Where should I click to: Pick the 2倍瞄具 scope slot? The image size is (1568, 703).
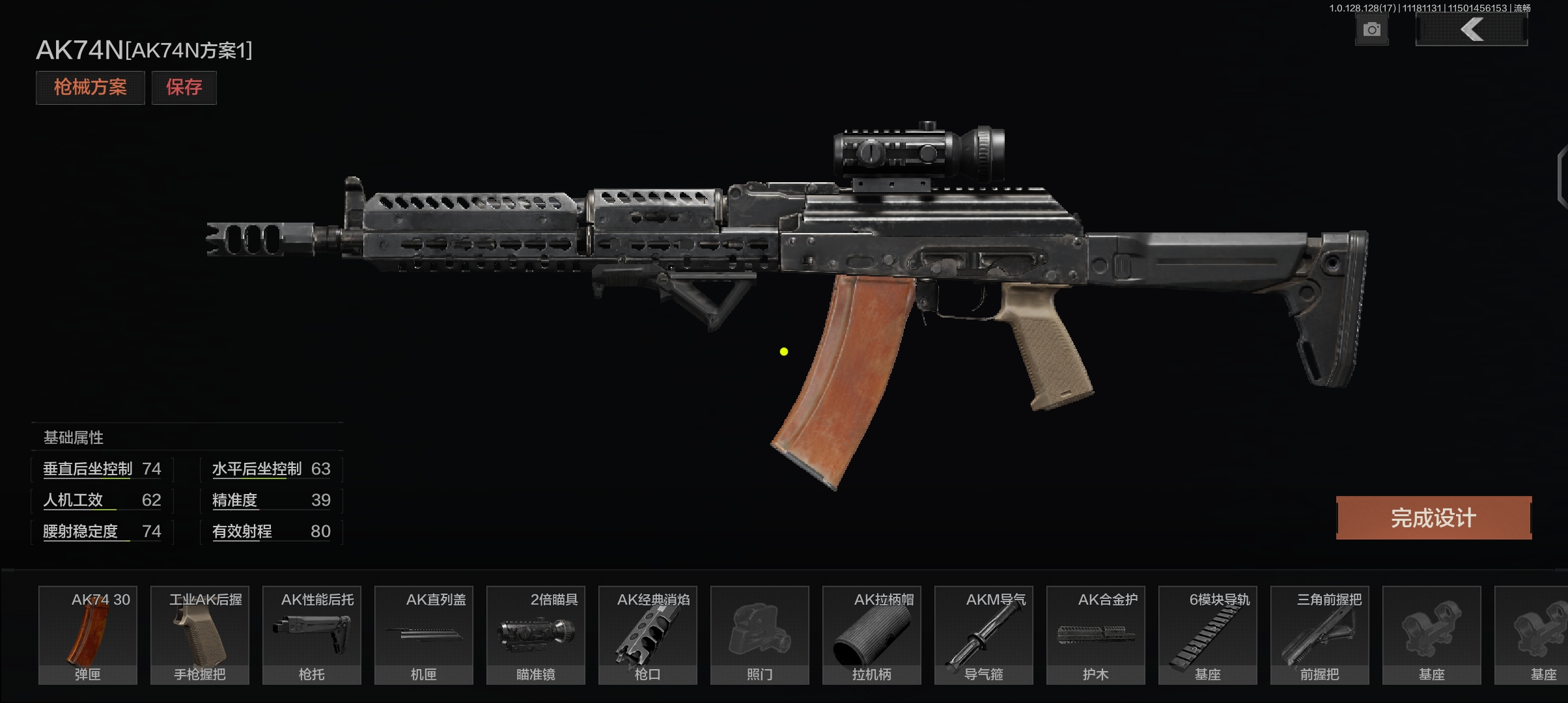coord(536,635)
